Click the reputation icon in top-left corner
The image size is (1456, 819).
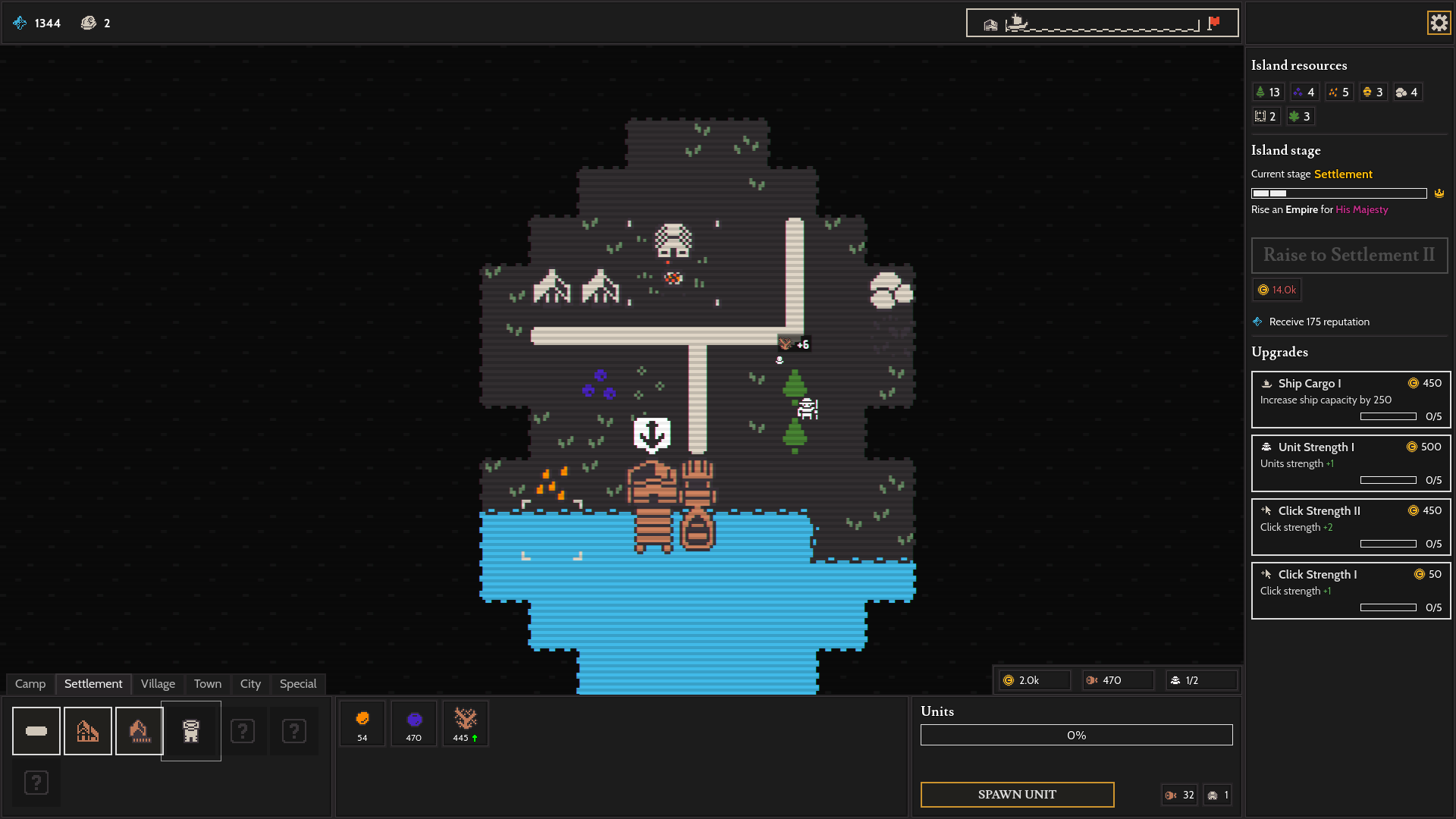(x=18, y=23)
